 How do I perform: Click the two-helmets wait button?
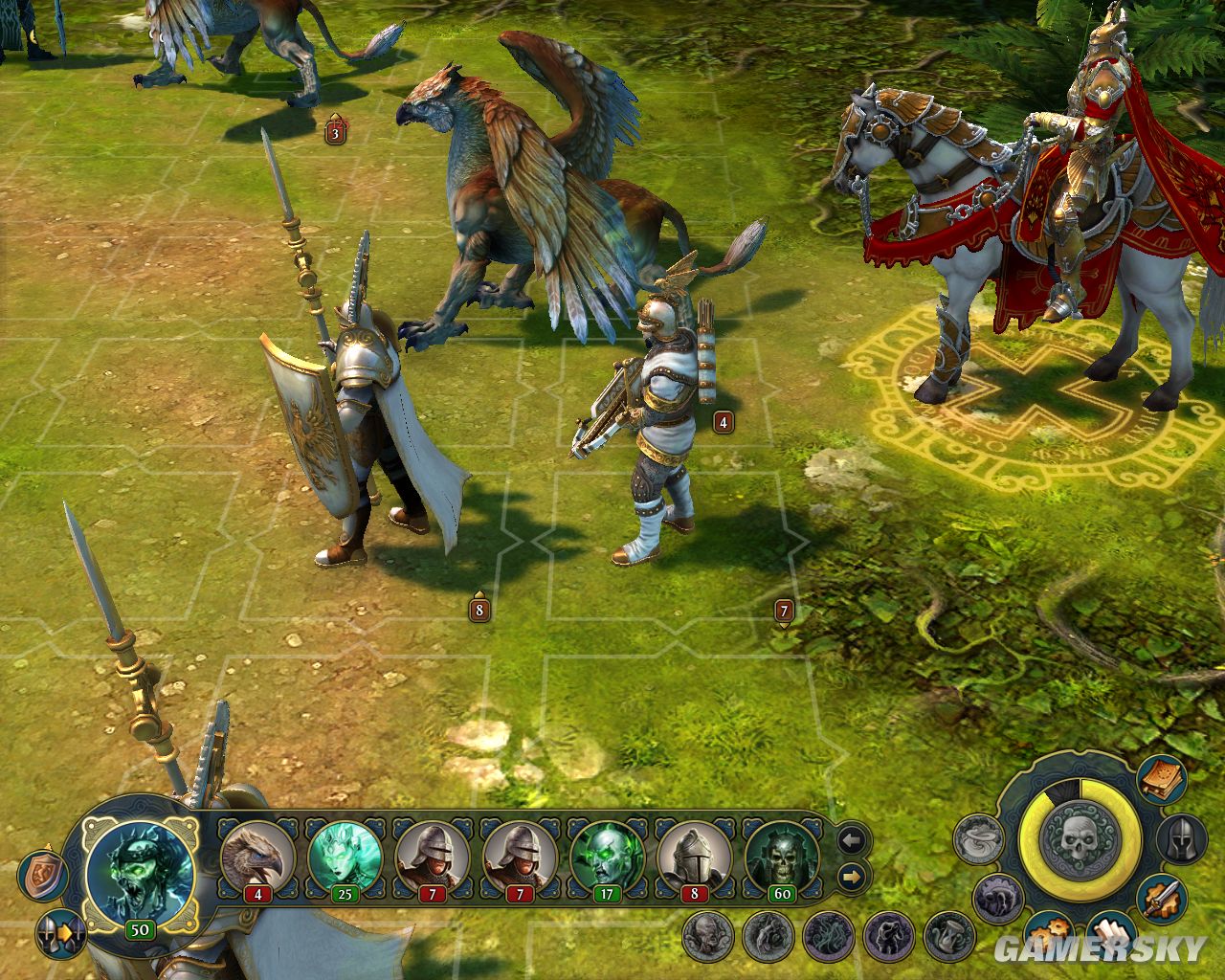coord(60,932)
